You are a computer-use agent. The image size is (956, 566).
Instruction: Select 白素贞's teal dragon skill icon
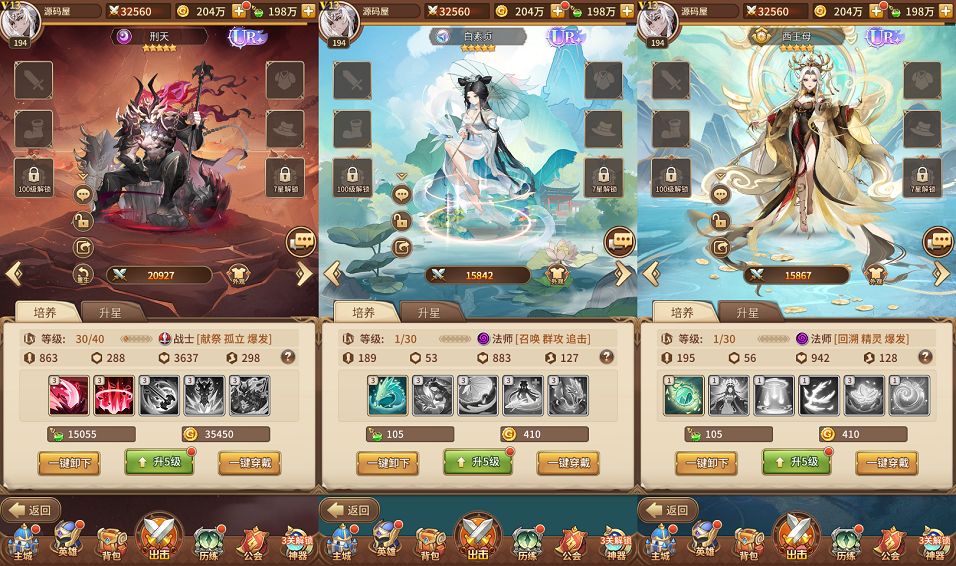point(388,395)
